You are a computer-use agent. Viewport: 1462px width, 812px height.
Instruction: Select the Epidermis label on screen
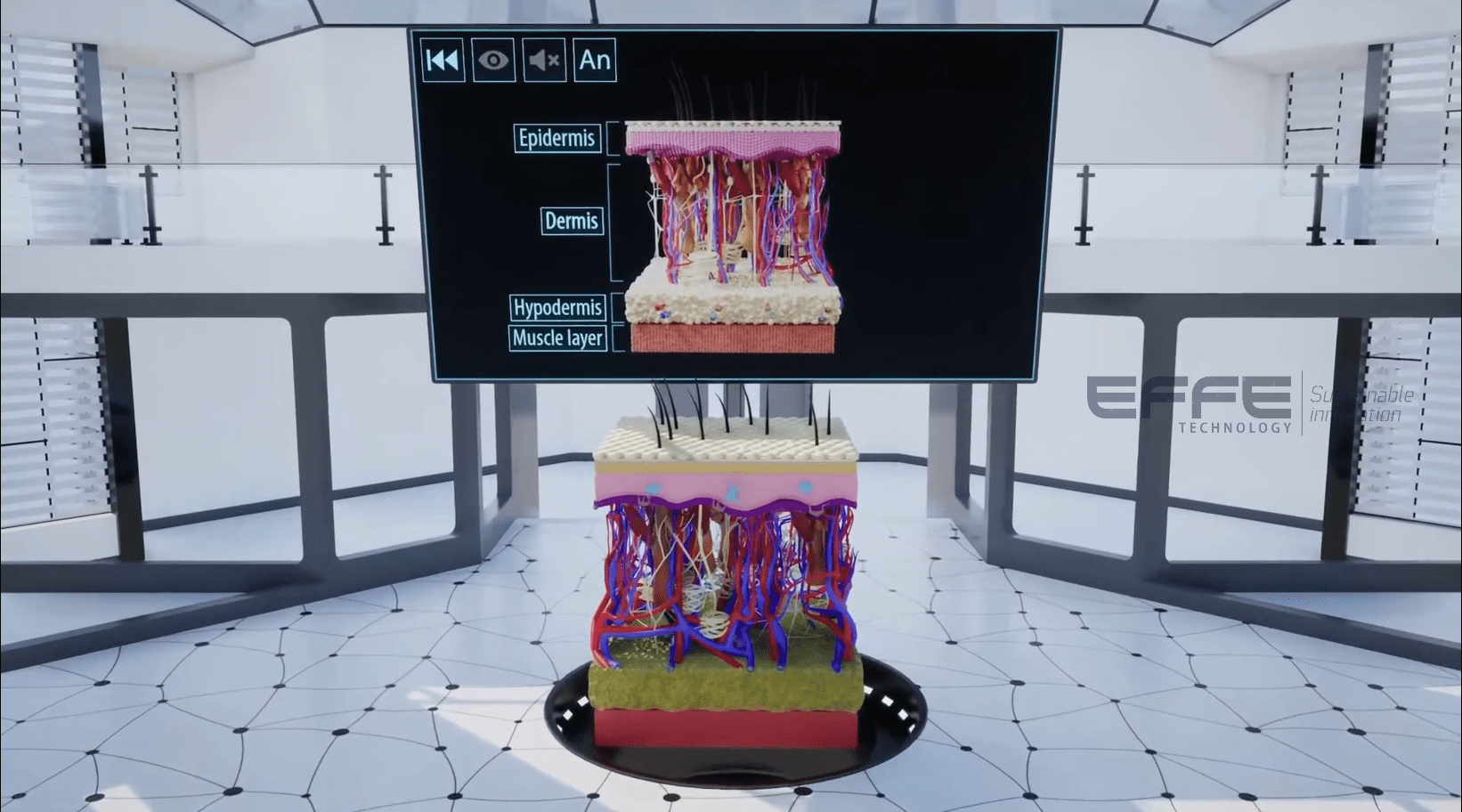click(557, 138)
